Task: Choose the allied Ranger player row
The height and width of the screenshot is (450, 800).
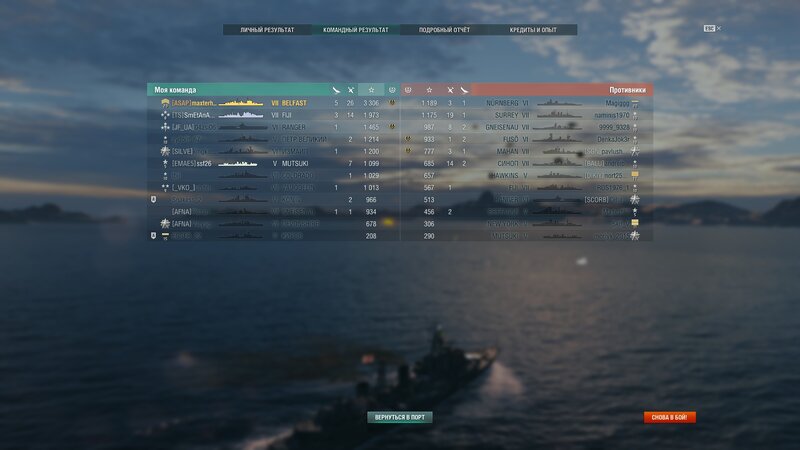Action: (x=270, y=127)
